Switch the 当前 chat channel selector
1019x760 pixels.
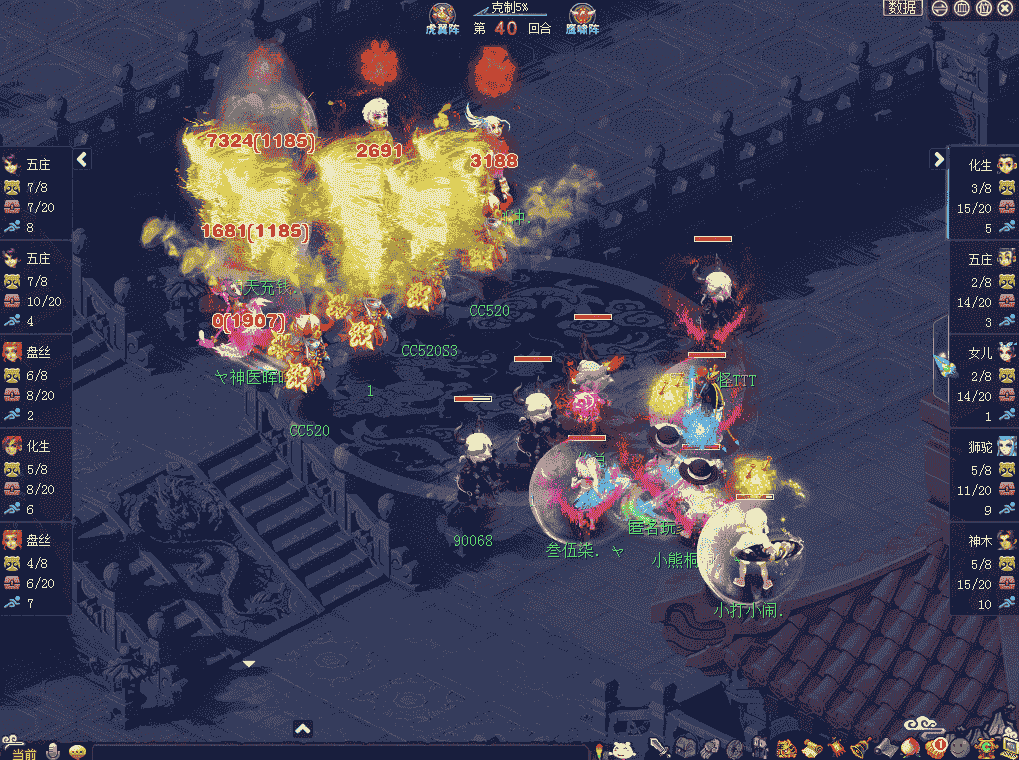click(20, 752)
